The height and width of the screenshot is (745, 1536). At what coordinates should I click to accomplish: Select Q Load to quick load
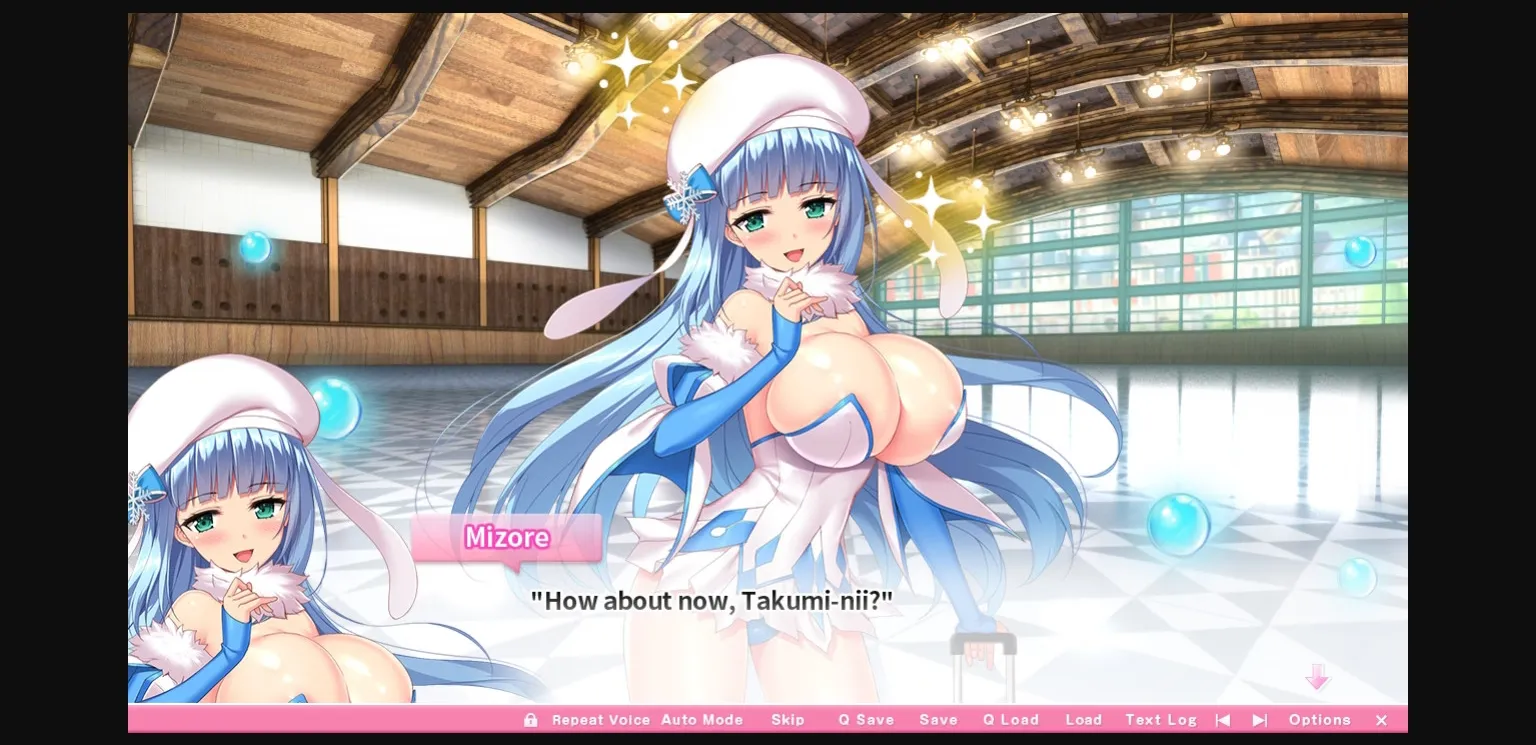click(x=1010, y=720)
